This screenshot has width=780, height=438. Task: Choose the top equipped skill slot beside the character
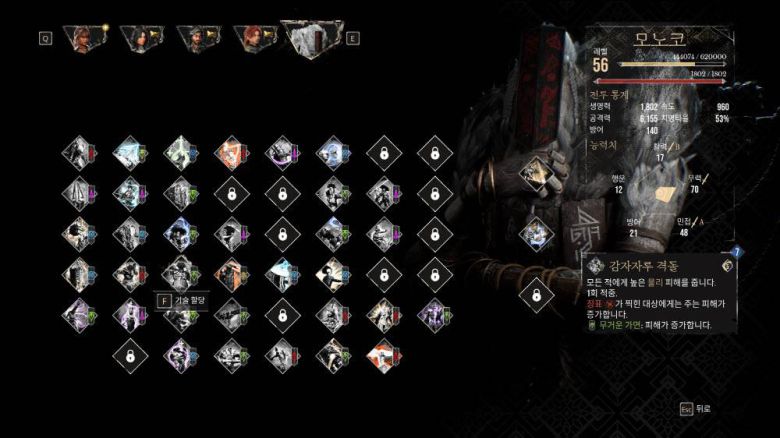[x=536, y=172]
